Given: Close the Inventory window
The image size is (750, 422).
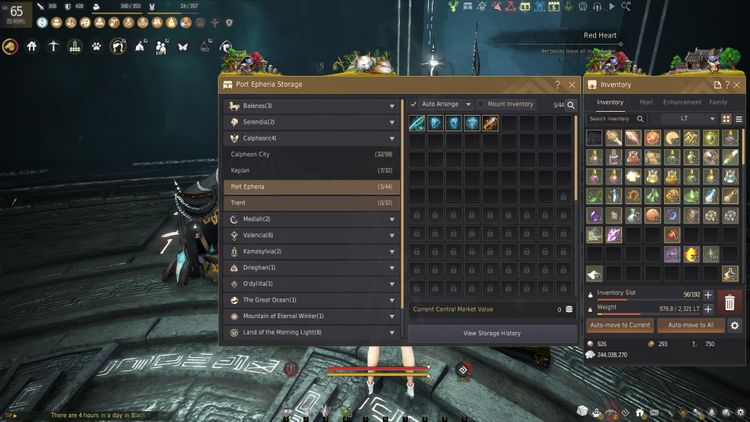Looking at the screenshot, I should [x=742, y=85].
